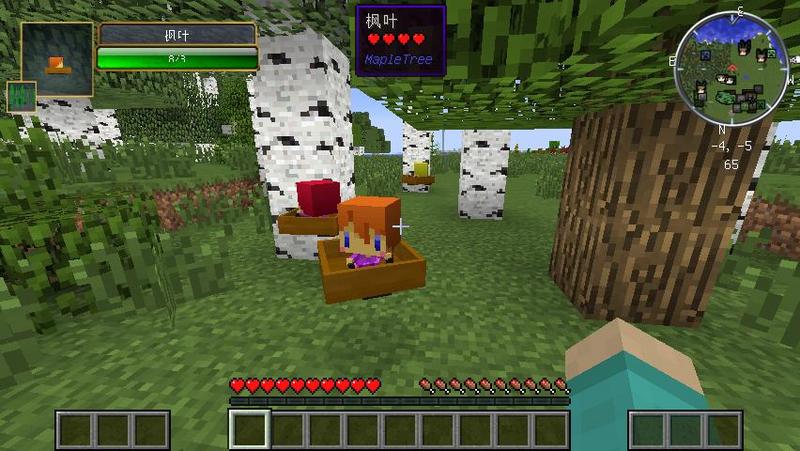The height and width of the screenshot is (451, 800).
Task: Select the highlighted hotbar slot
Action: tap(249, 429)
